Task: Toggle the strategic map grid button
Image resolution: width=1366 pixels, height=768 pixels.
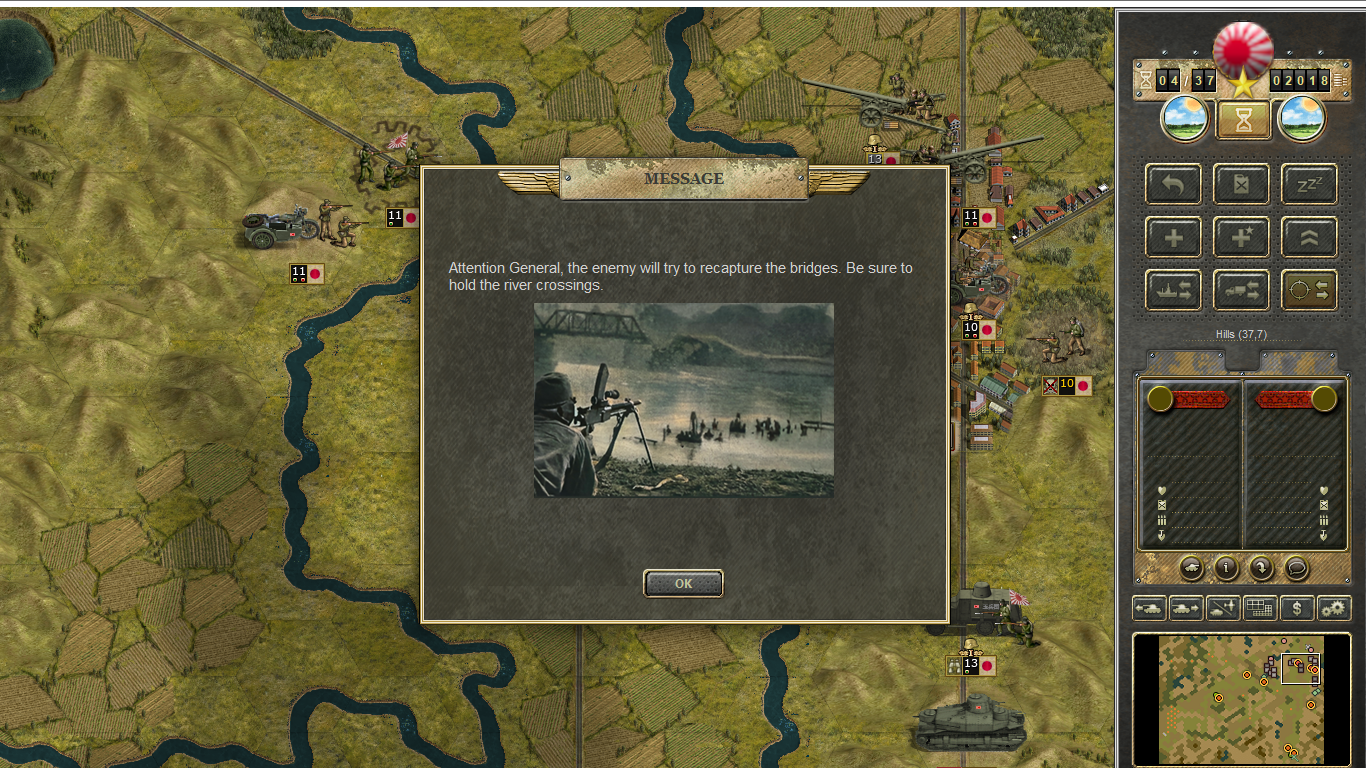Action: click(1260, 607)
